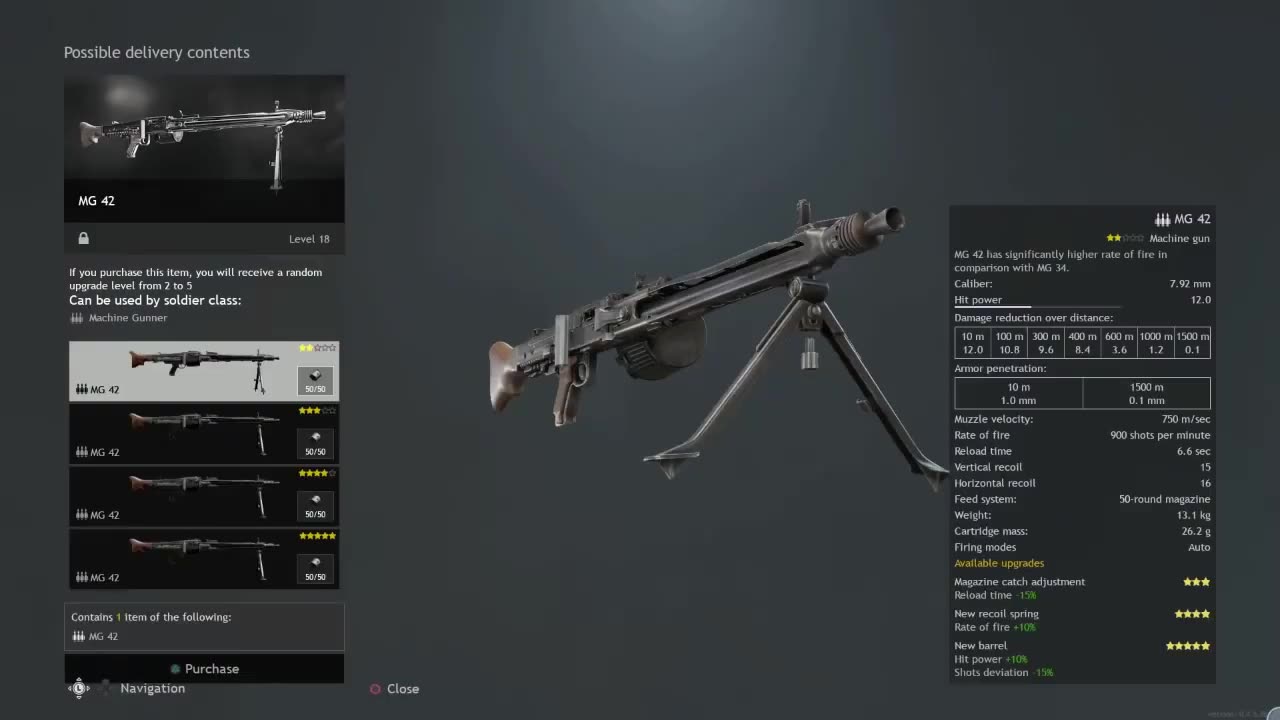Click the D-pad navigation icon at bottom left
This screenshot has height=720, width=1280.
[x=79, y=688]
